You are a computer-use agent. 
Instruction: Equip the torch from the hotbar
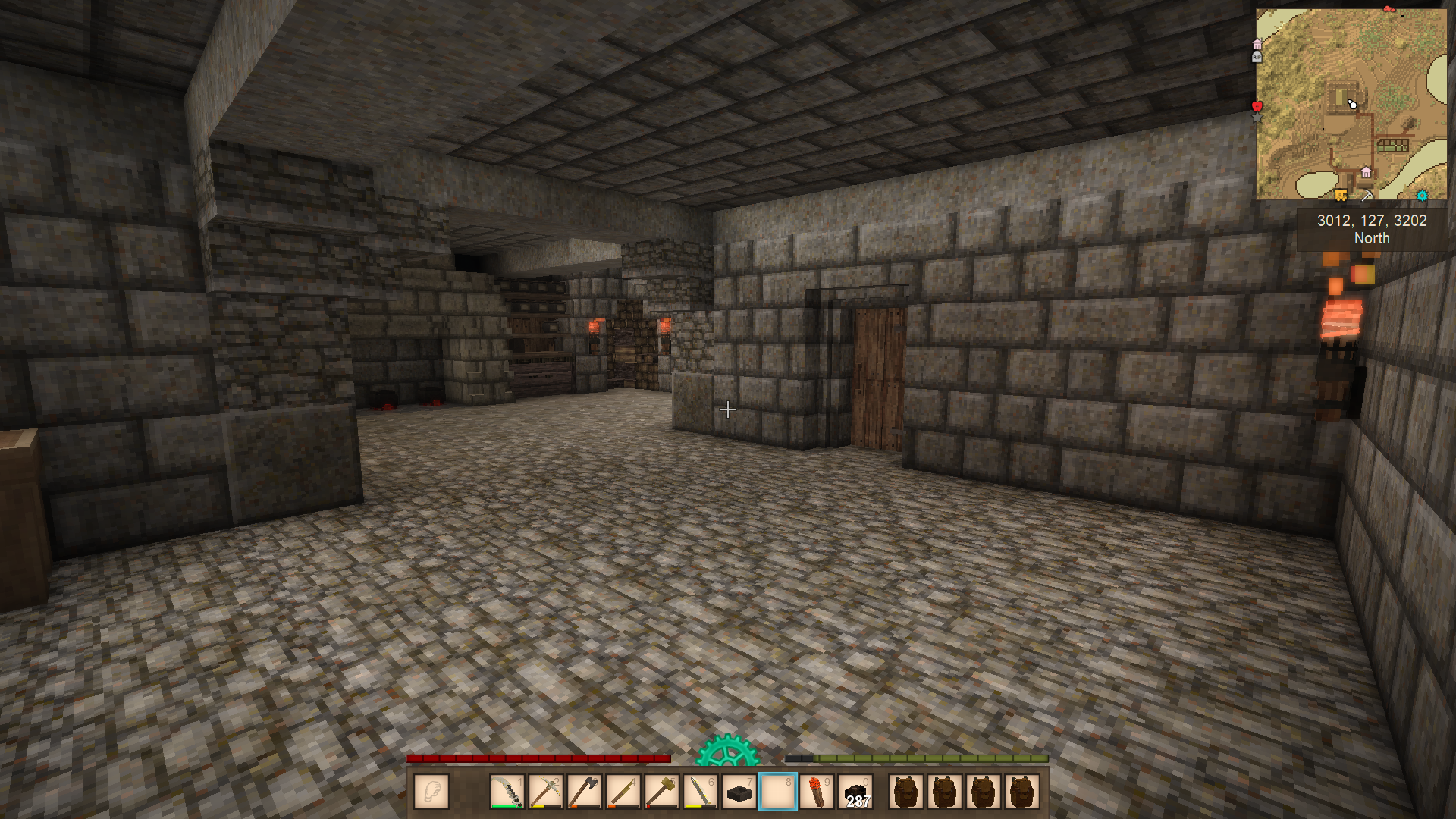click(x=817, y=792)
